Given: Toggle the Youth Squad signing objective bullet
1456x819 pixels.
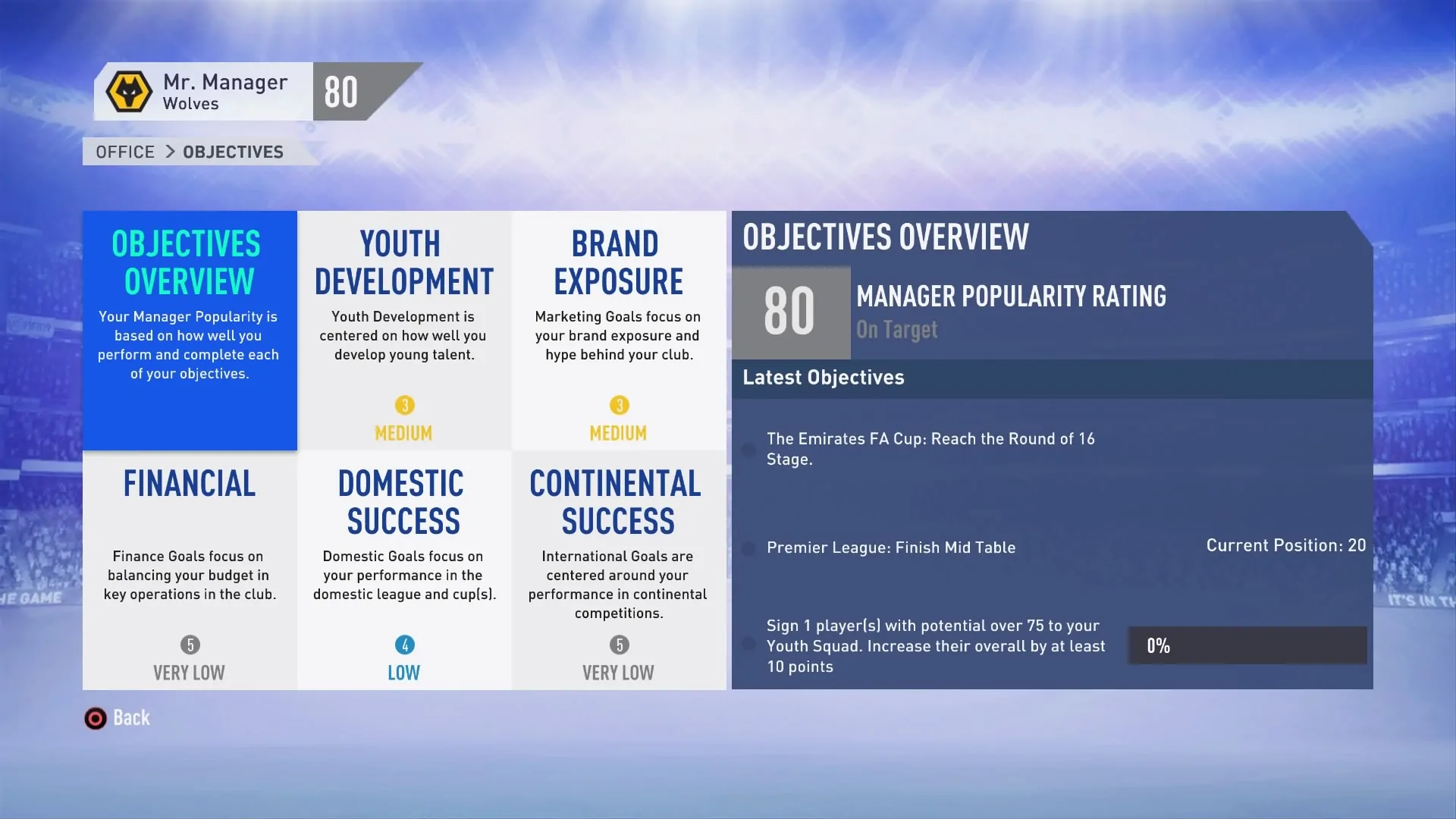Looking at the screenshot, I should click(x=748, y=645).
